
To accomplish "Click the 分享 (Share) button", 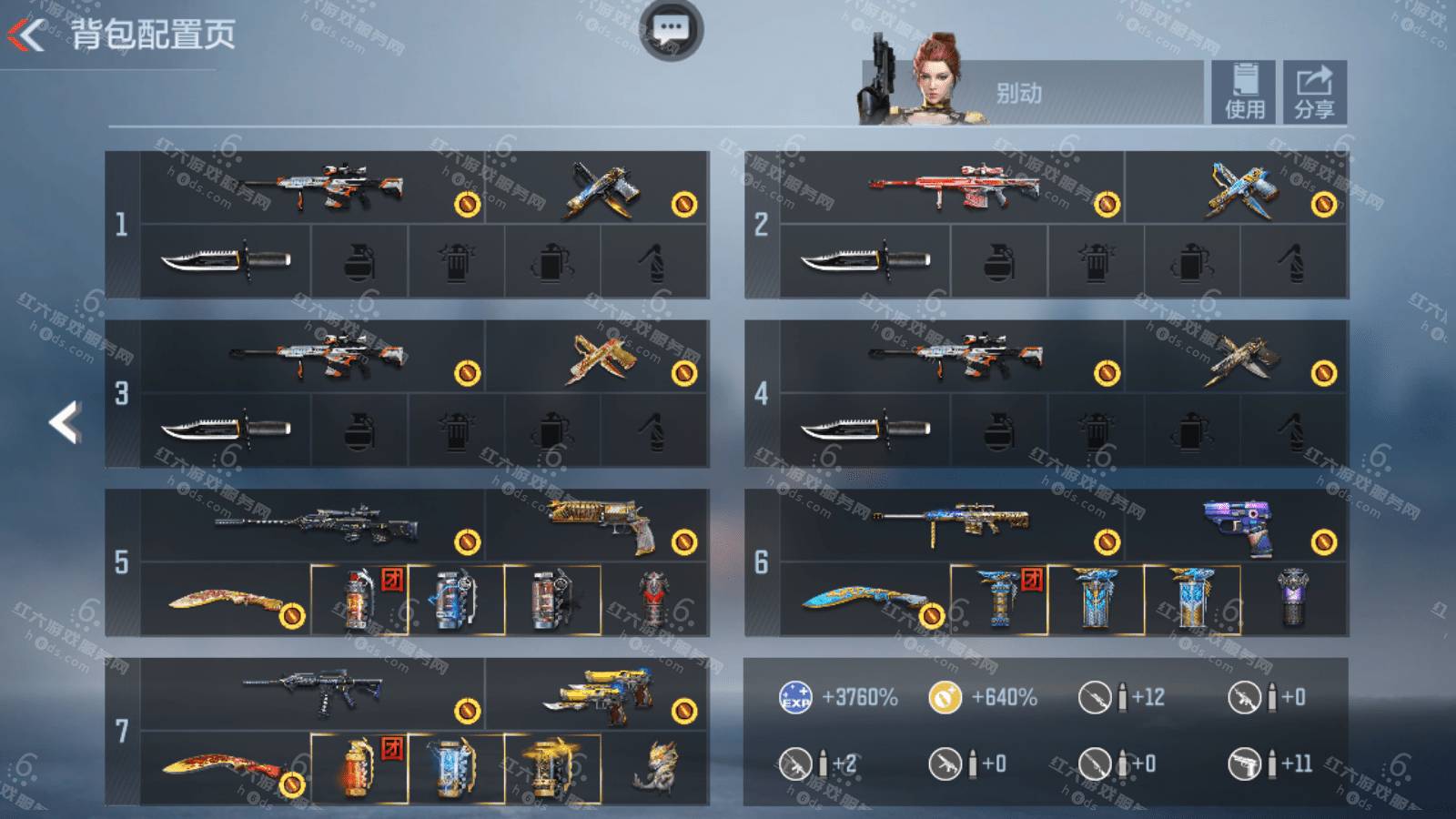I will pos(1314,91).
